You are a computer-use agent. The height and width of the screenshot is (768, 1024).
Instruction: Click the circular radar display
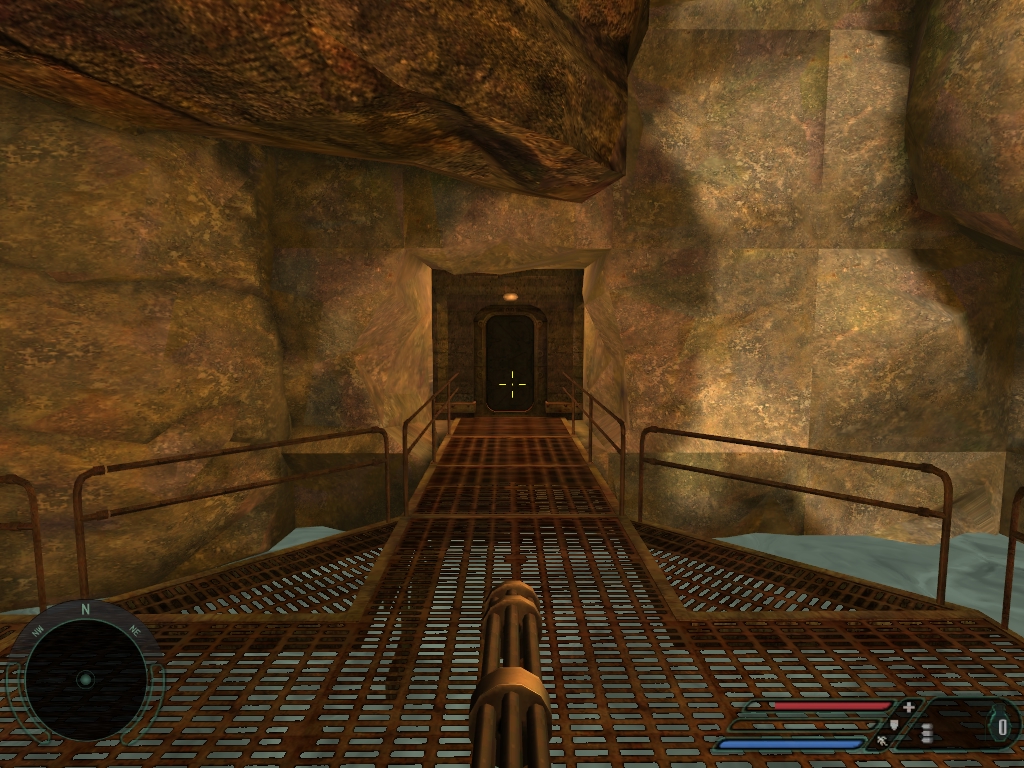pyautogui.click(x=85, y=679)
